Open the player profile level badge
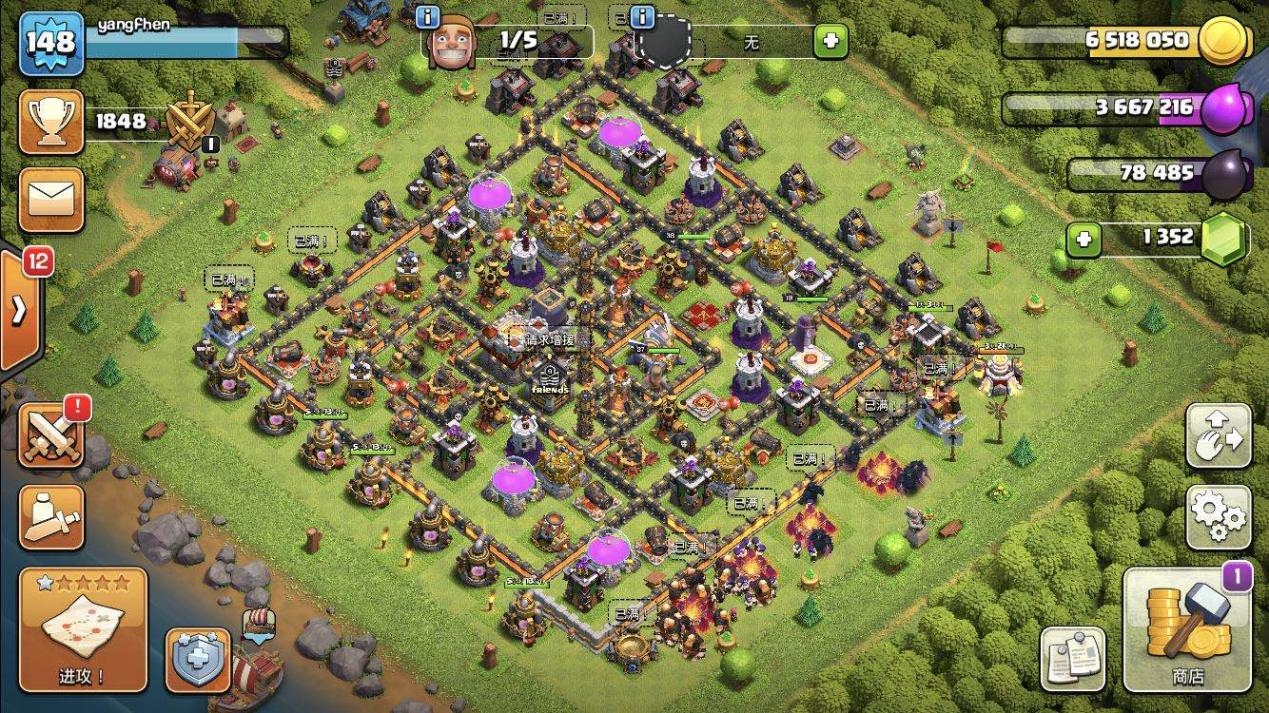The width and height of the screenshot is (1269, 713). tap(51, 43)
